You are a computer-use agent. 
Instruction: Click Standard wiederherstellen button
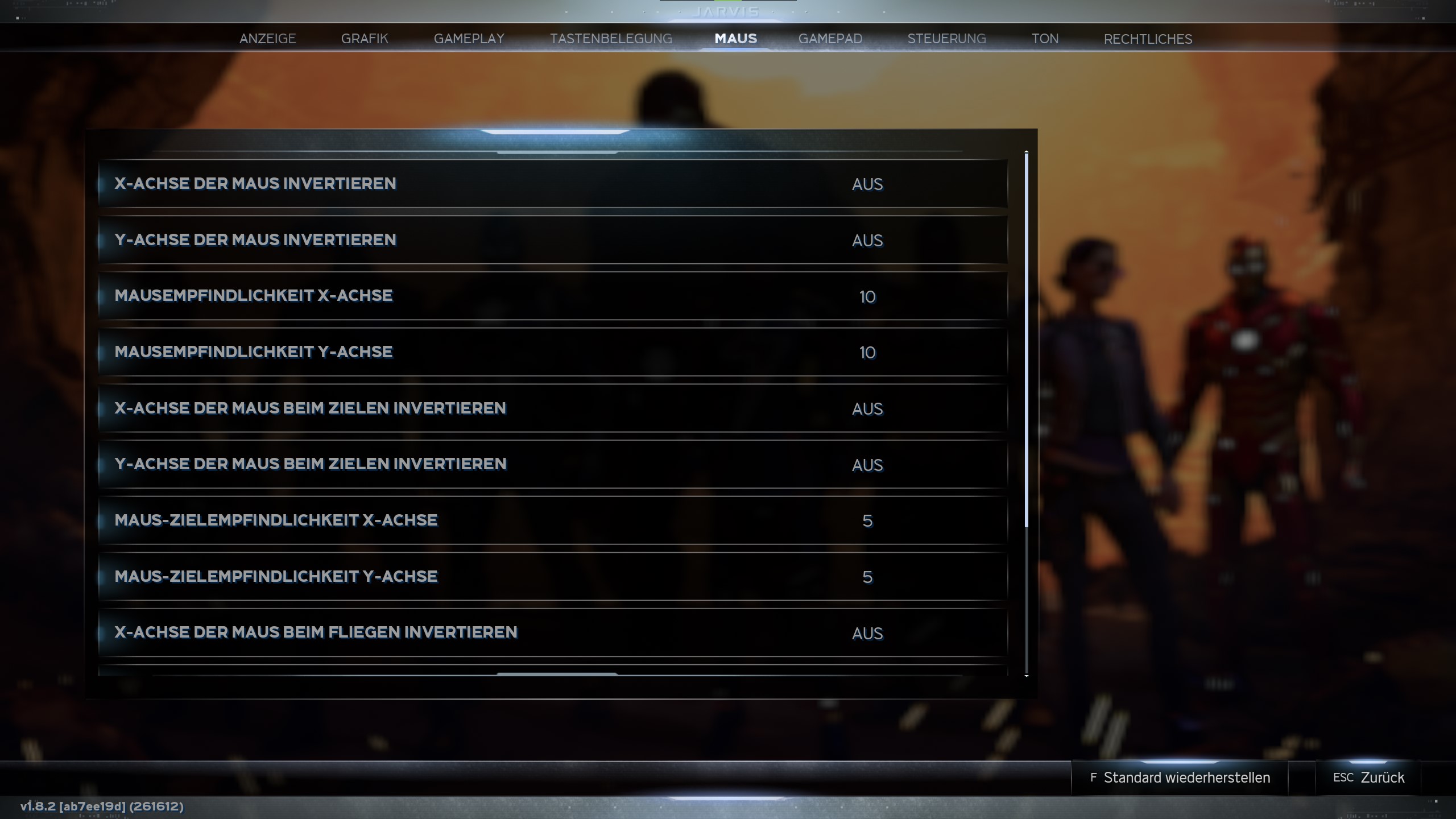pyautogui.click(x=1180, y=777)
